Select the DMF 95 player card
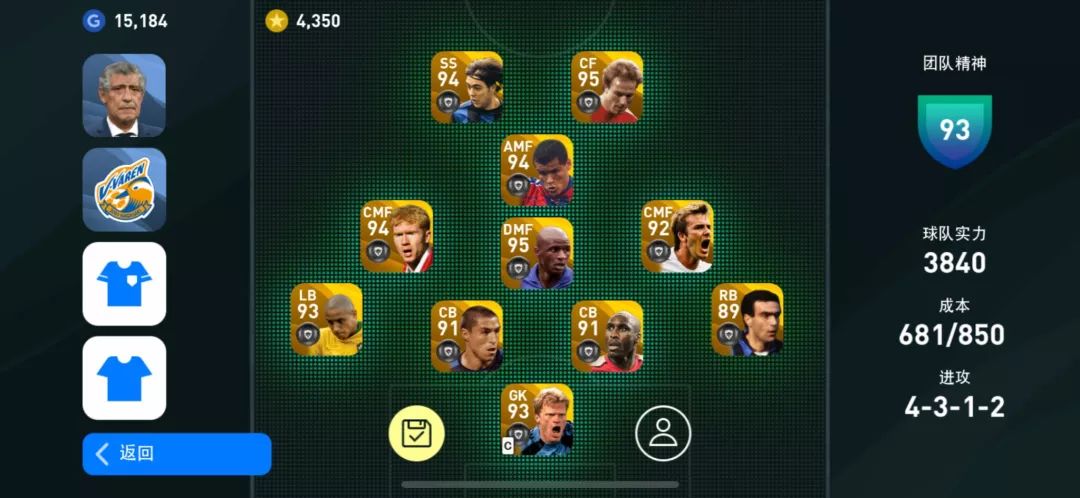 tap(537, 254)
